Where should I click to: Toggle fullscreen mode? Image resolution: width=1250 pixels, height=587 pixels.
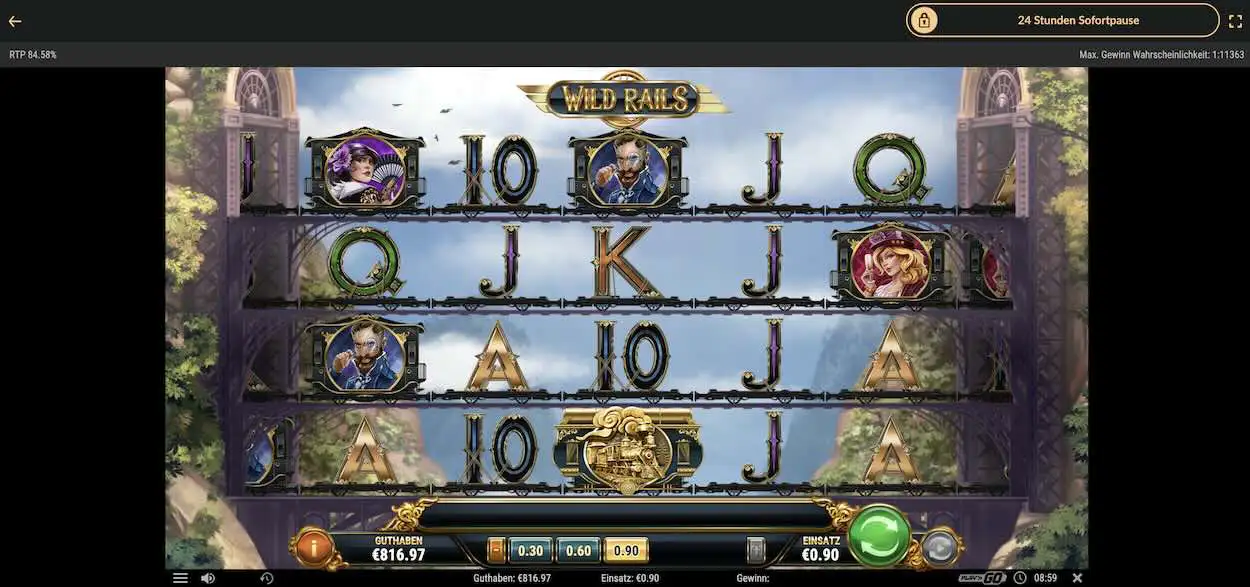pos(1235,21)
